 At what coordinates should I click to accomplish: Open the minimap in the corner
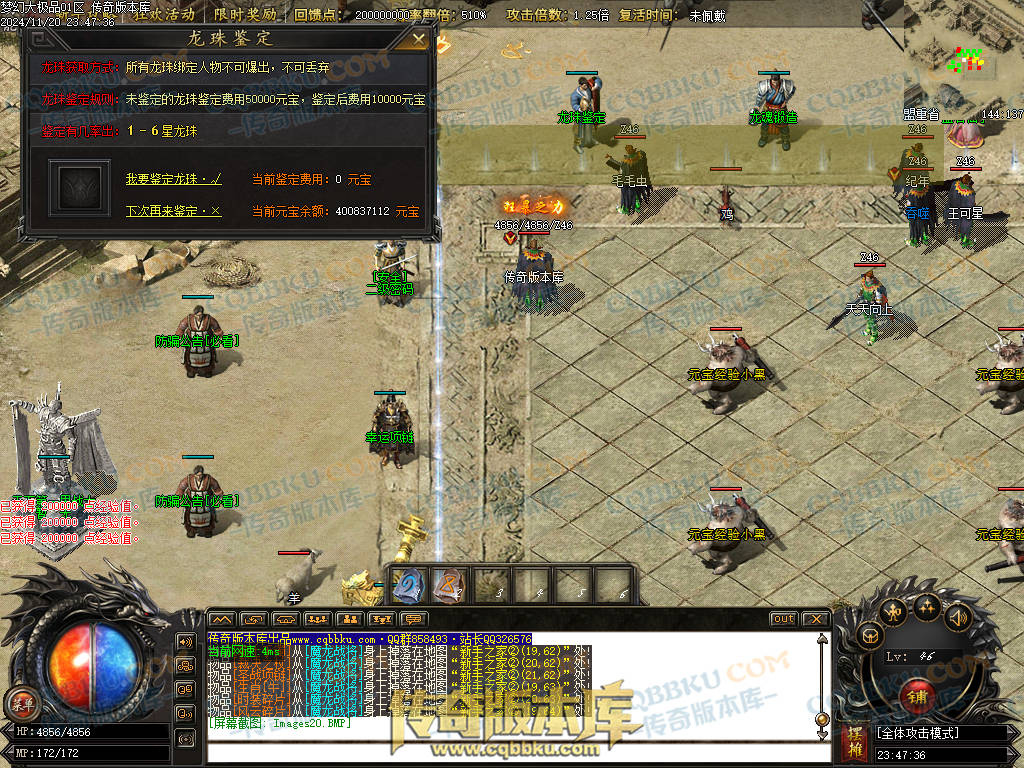tap(964, 60)
